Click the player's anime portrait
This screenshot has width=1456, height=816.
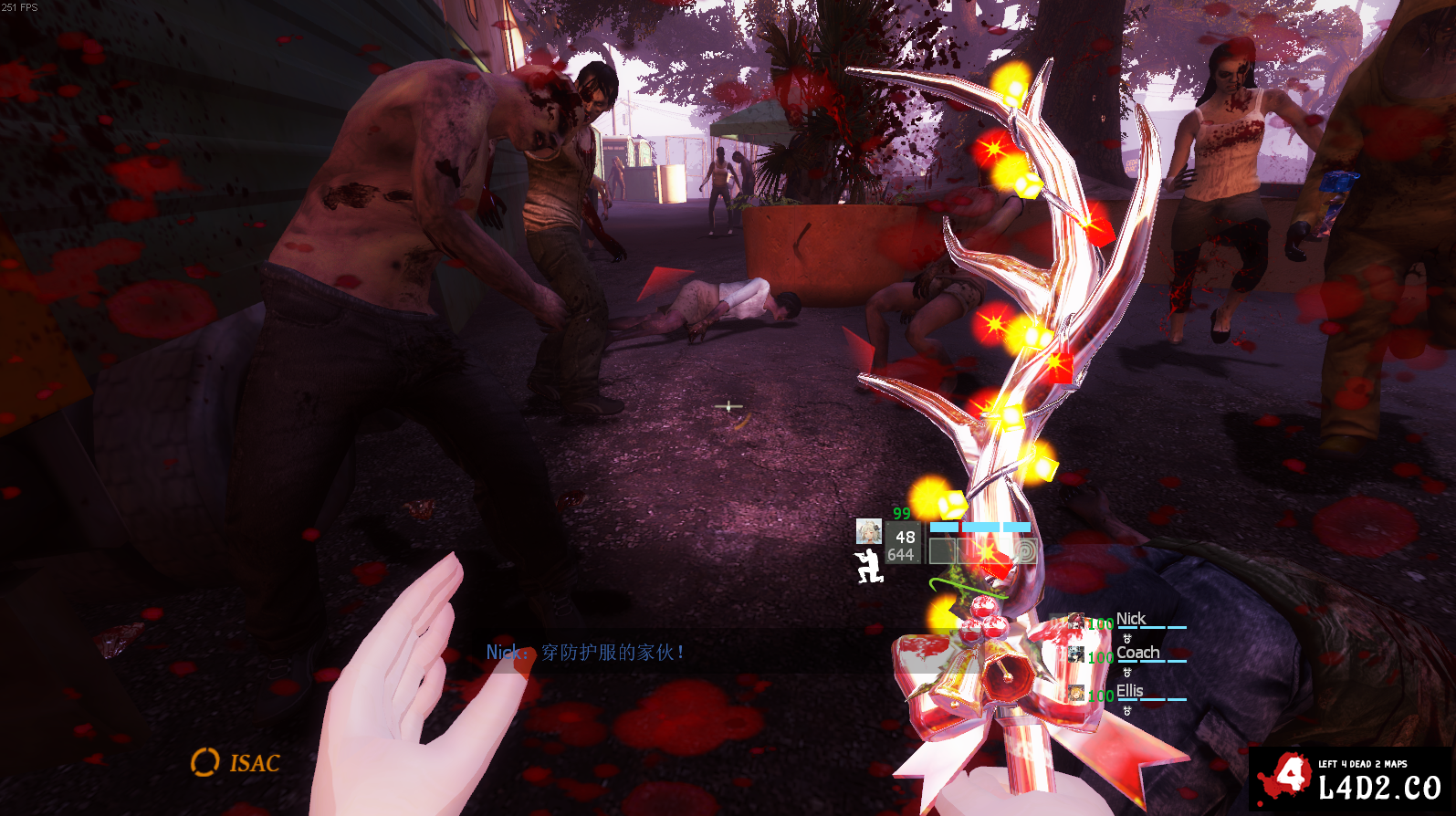868,531
